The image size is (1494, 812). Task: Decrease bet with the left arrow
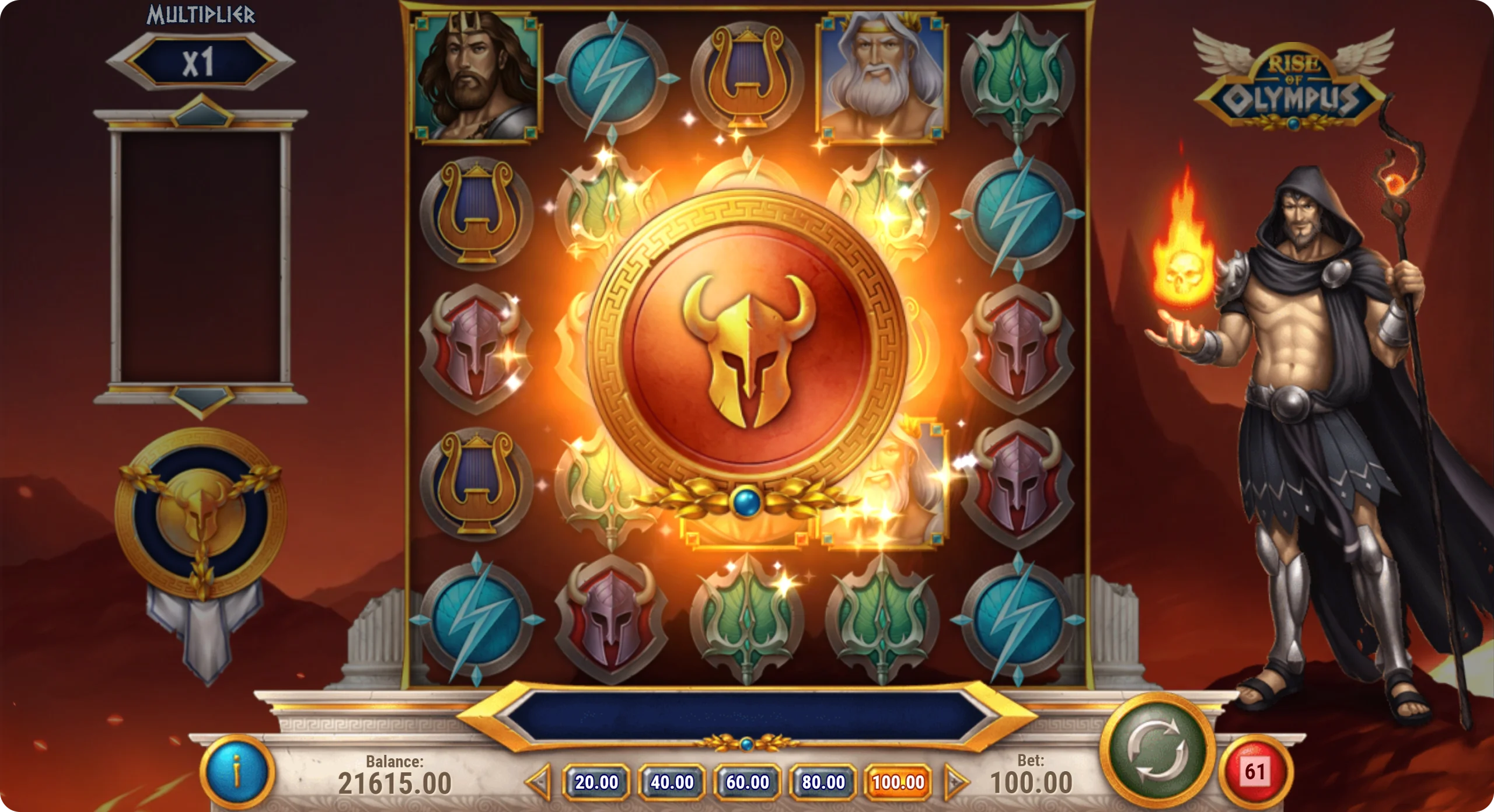tap(539, 782)
